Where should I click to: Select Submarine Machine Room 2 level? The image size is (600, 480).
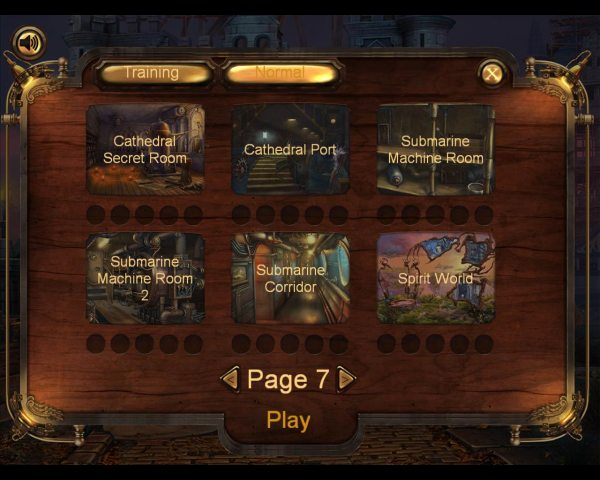coord(145,278)
